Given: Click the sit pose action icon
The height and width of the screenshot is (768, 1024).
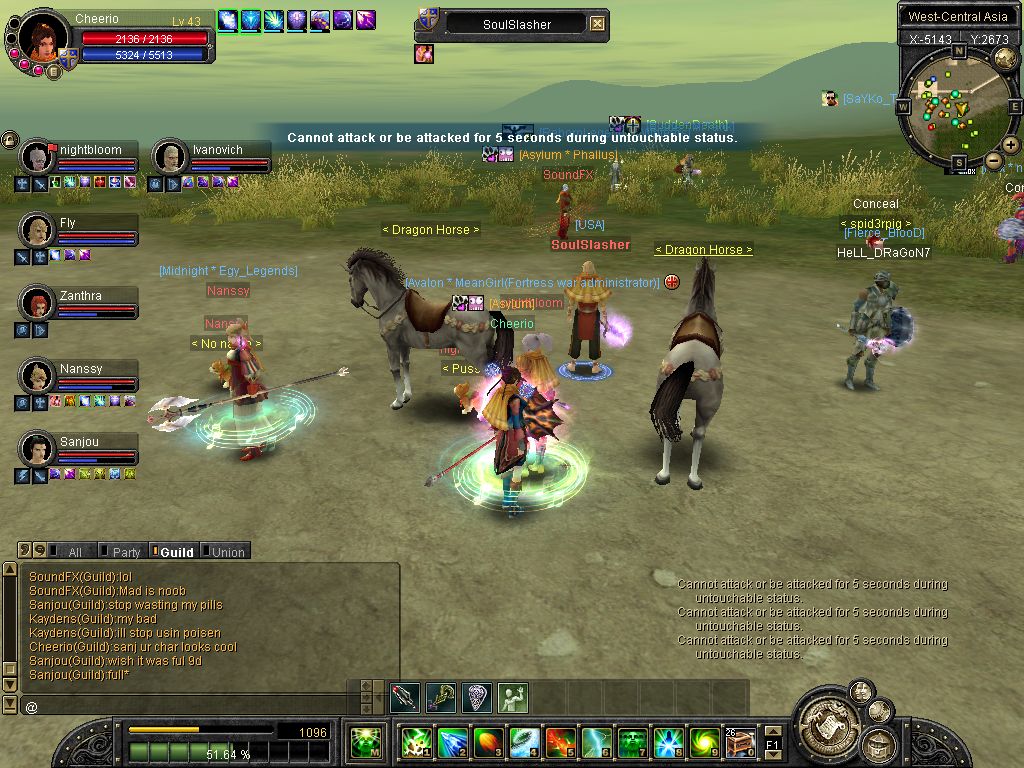Looking at the screenshot, I should tap(512, 697).
